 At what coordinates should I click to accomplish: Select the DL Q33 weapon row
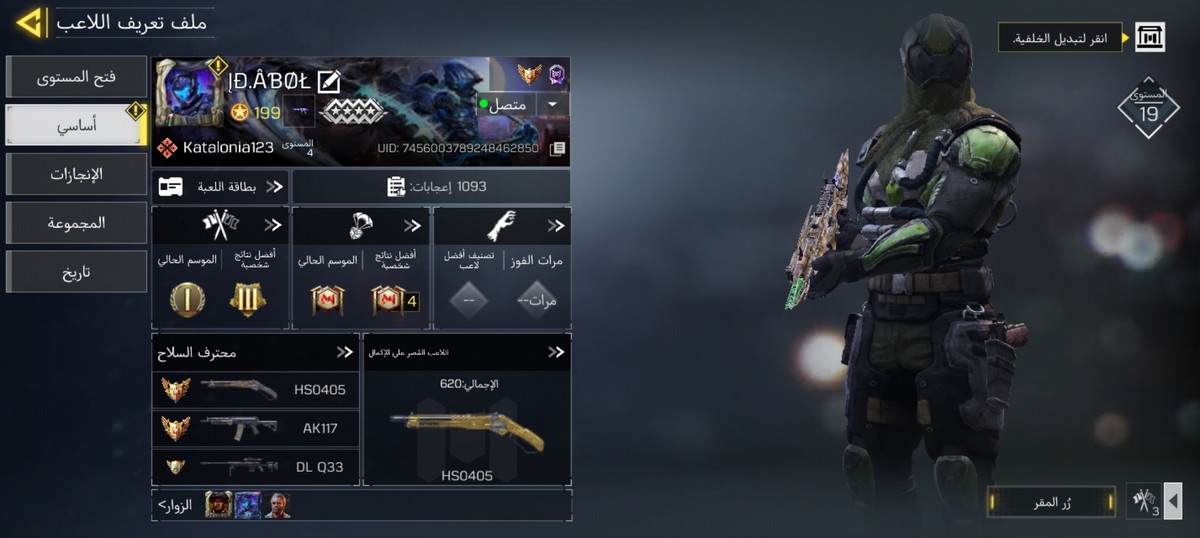(x=255, y=466)
